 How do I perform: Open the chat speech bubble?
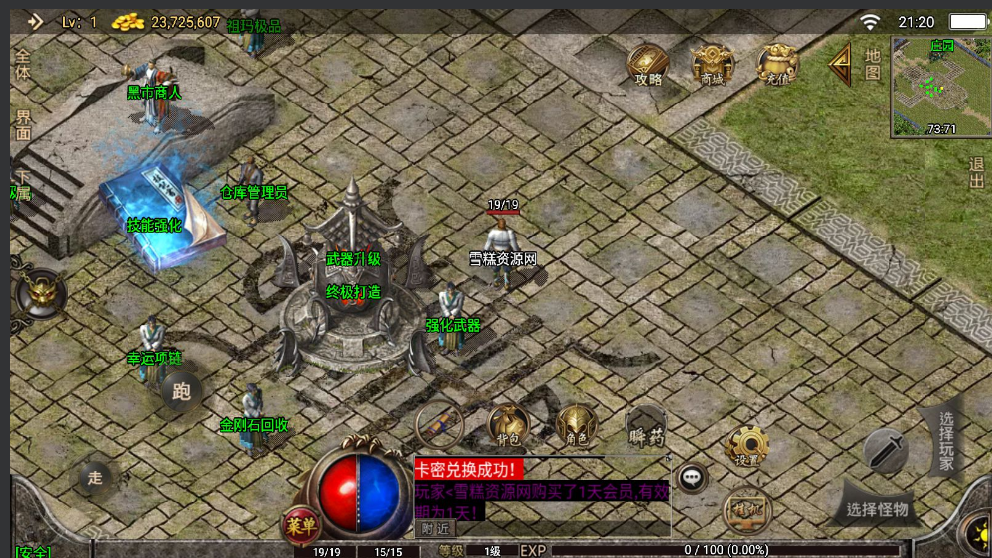691,478
